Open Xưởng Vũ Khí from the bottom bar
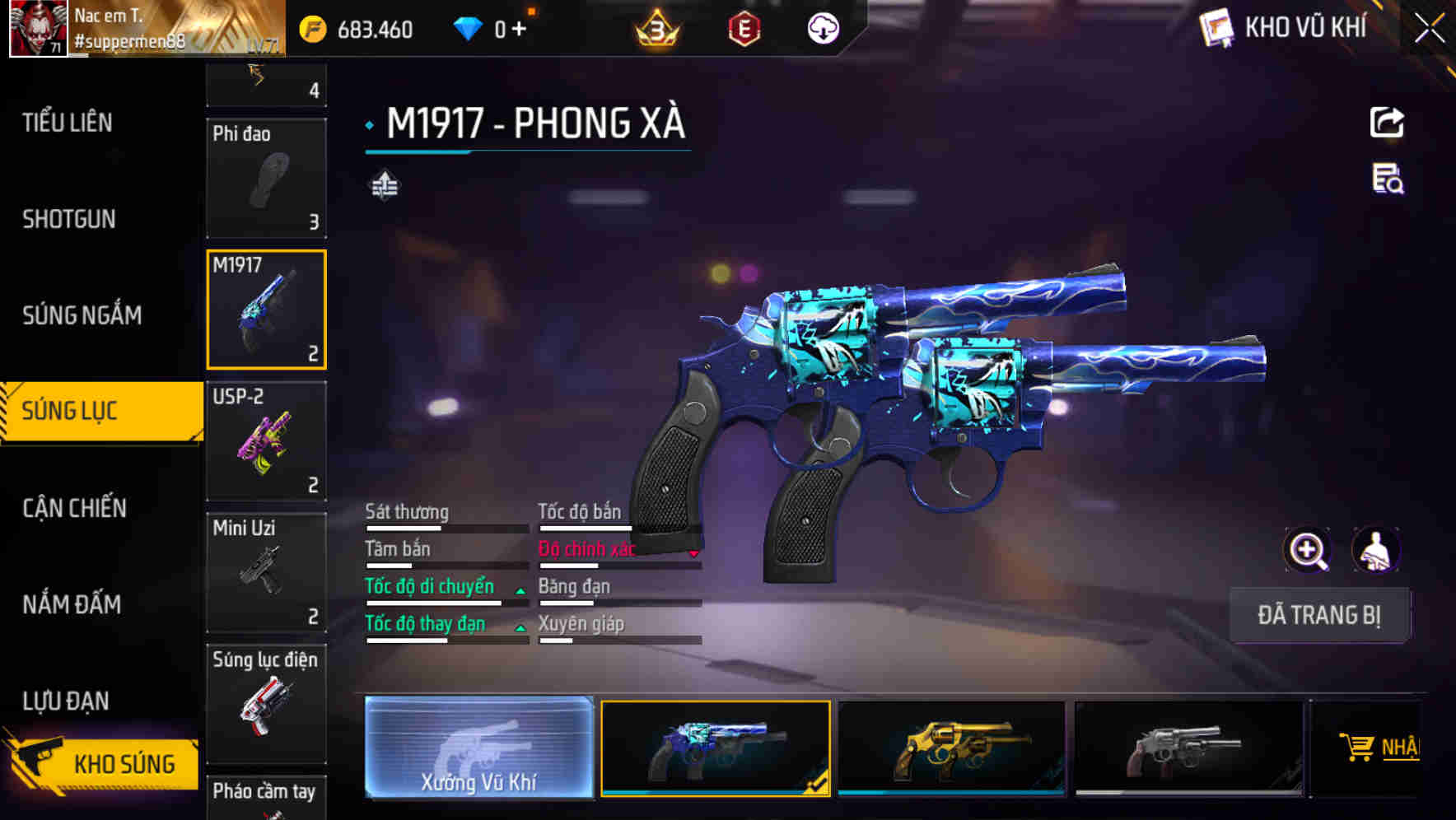Screen dimensions: 1456x820 (x=478, y=749)
